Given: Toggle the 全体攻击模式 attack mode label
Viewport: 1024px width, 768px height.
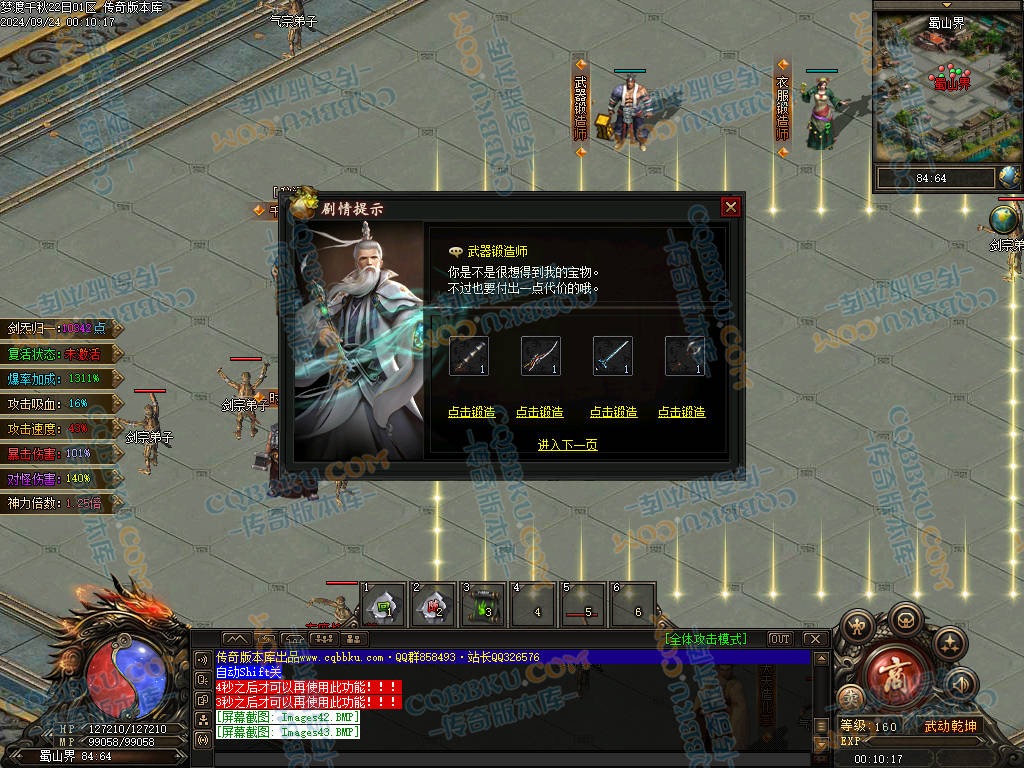Looking at the screenshot, I should [705, 639].
